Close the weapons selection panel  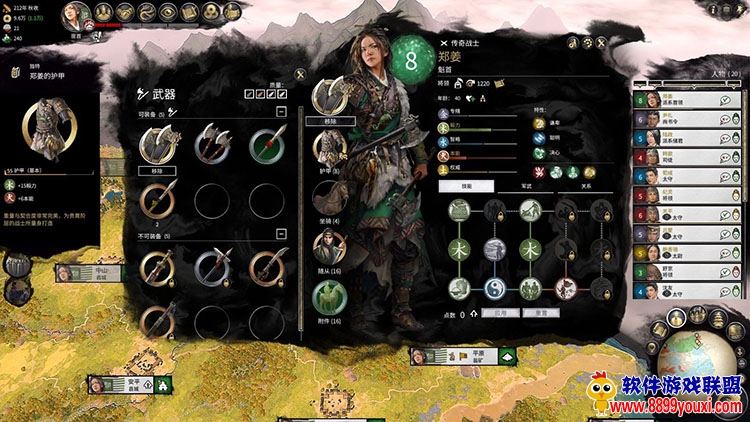(300, 73)
